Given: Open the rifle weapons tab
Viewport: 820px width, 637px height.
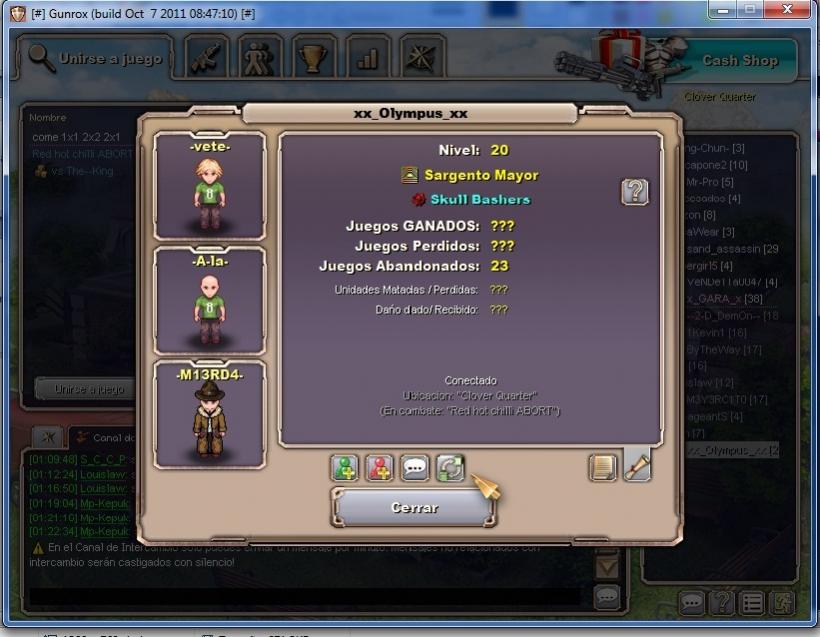Looking at the screenshot, I should (208, 59).
